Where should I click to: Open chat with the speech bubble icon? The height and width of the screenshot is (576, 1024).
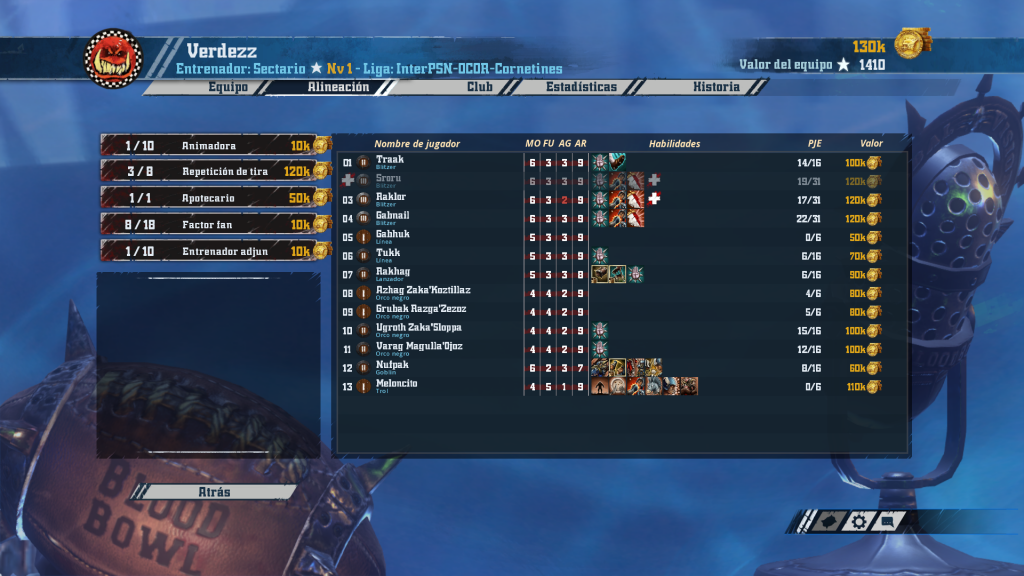(889, 521)
